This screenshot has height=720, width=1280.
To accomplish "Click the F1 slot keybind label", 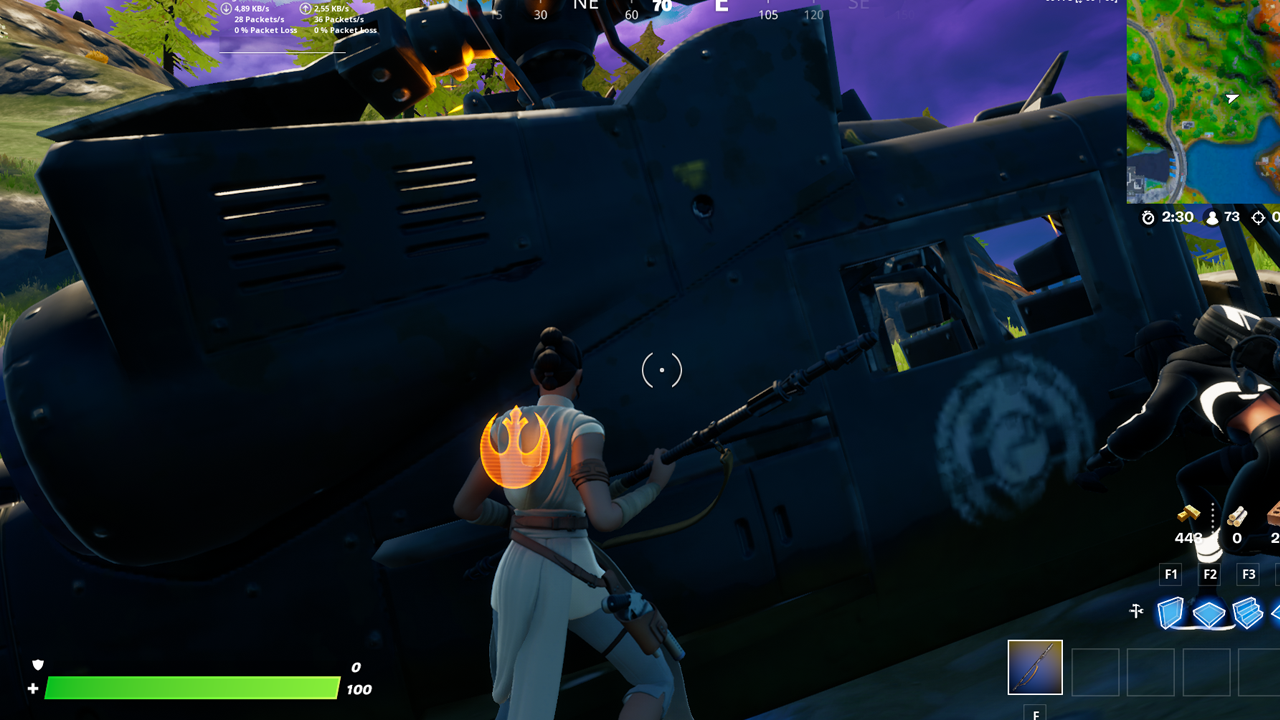I will 1171,573.
